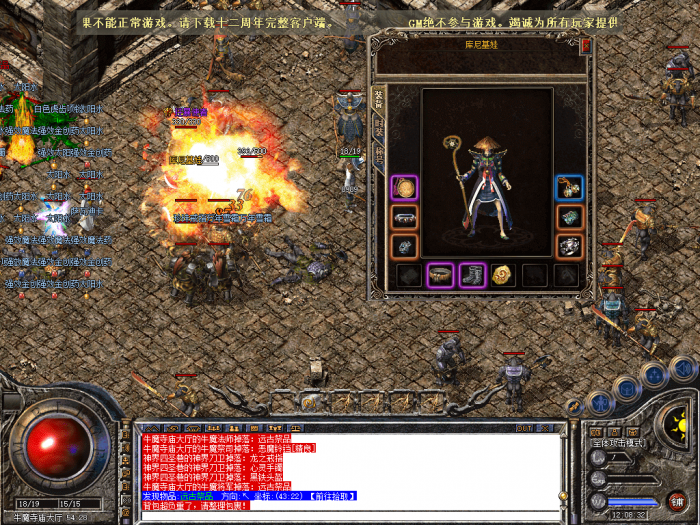Open the 时装 costume tab
Viewport: 700px width, 525px height.
378,127
